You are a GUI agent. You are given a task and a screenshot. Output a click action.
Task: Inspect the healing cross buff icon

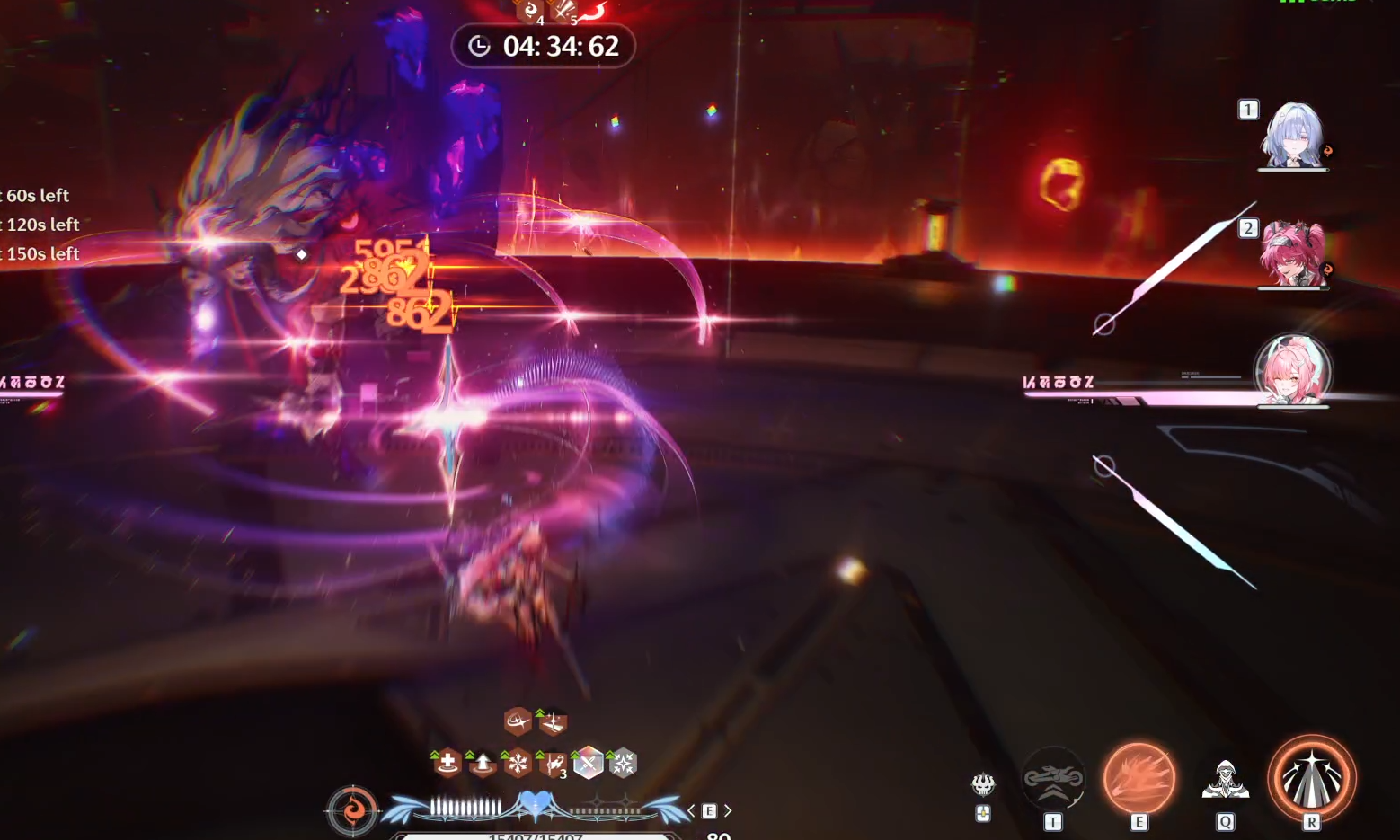coord(447,764)
